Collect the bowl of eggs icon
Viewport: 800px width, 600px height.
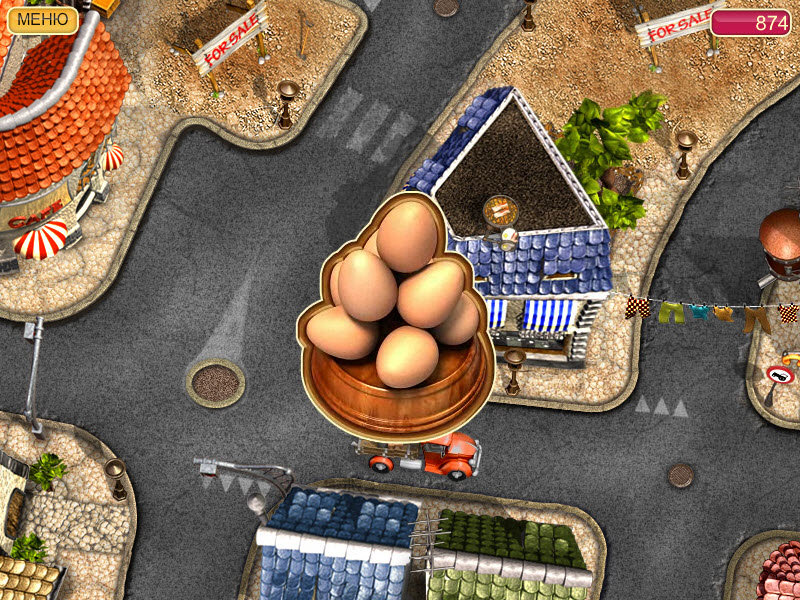tap(396, 320)
